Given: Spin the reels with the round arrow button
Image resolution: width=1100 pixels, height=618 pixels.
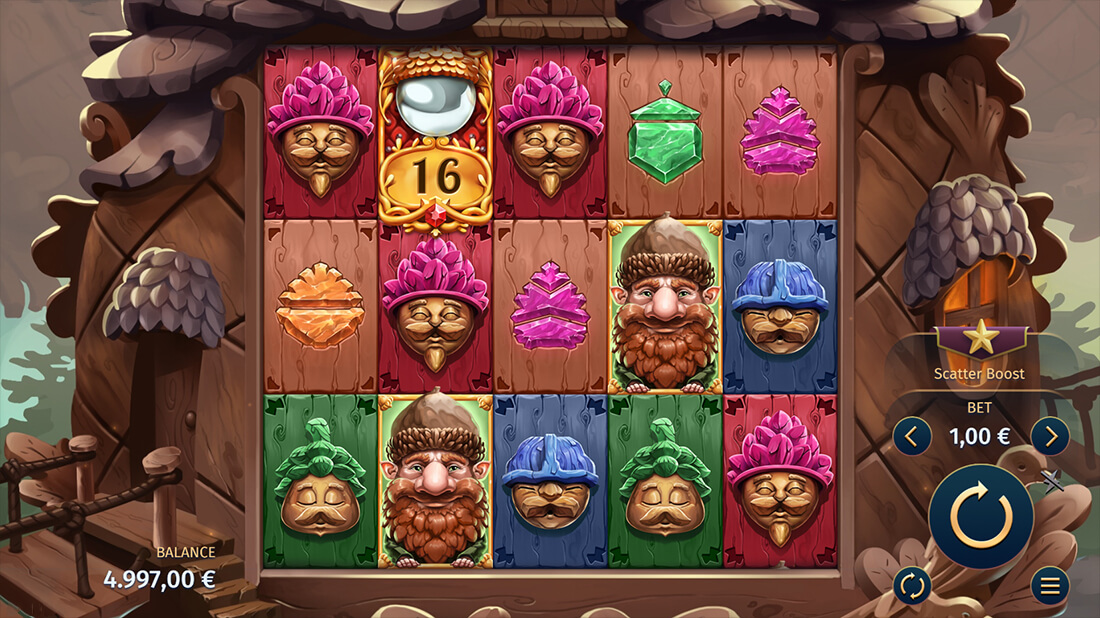Looking at the screenshot, I should [x=980, y=516].
